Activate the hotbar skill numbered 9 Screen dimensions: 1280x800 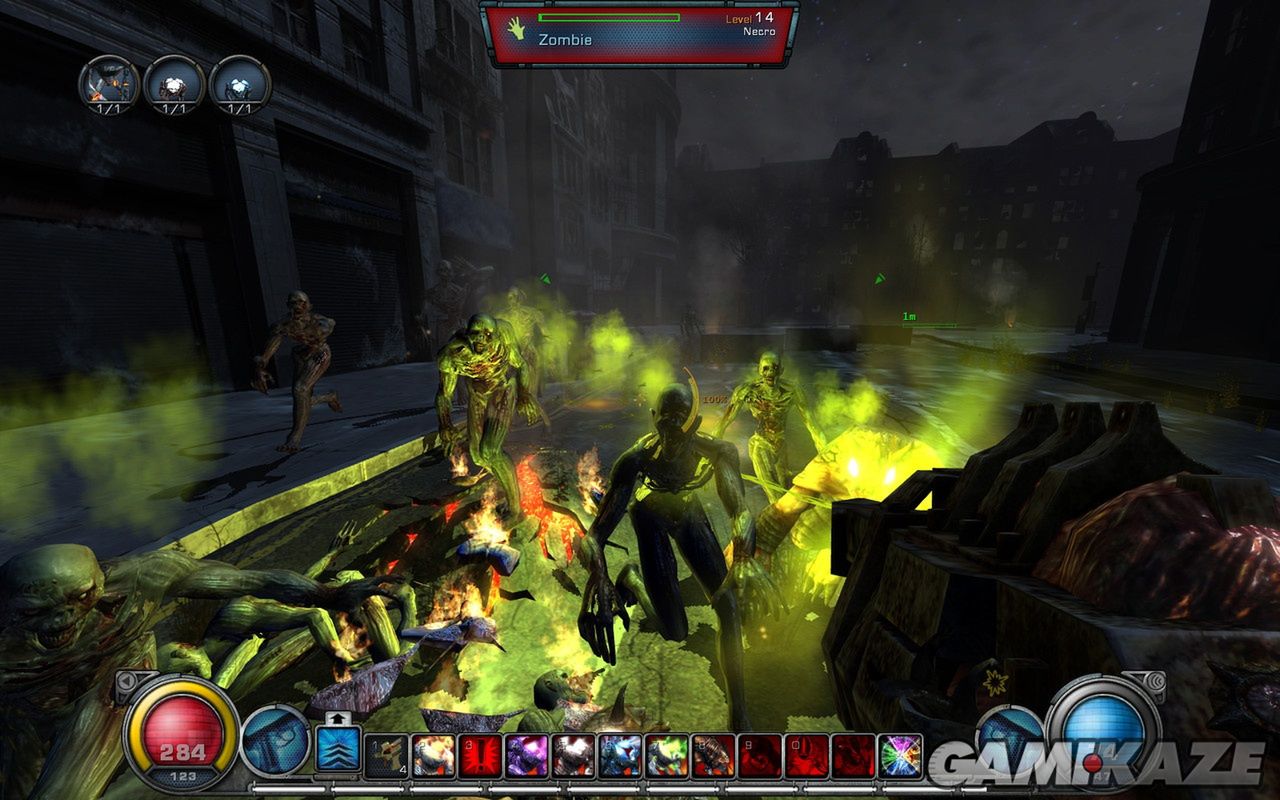click(x=760, y=756)
